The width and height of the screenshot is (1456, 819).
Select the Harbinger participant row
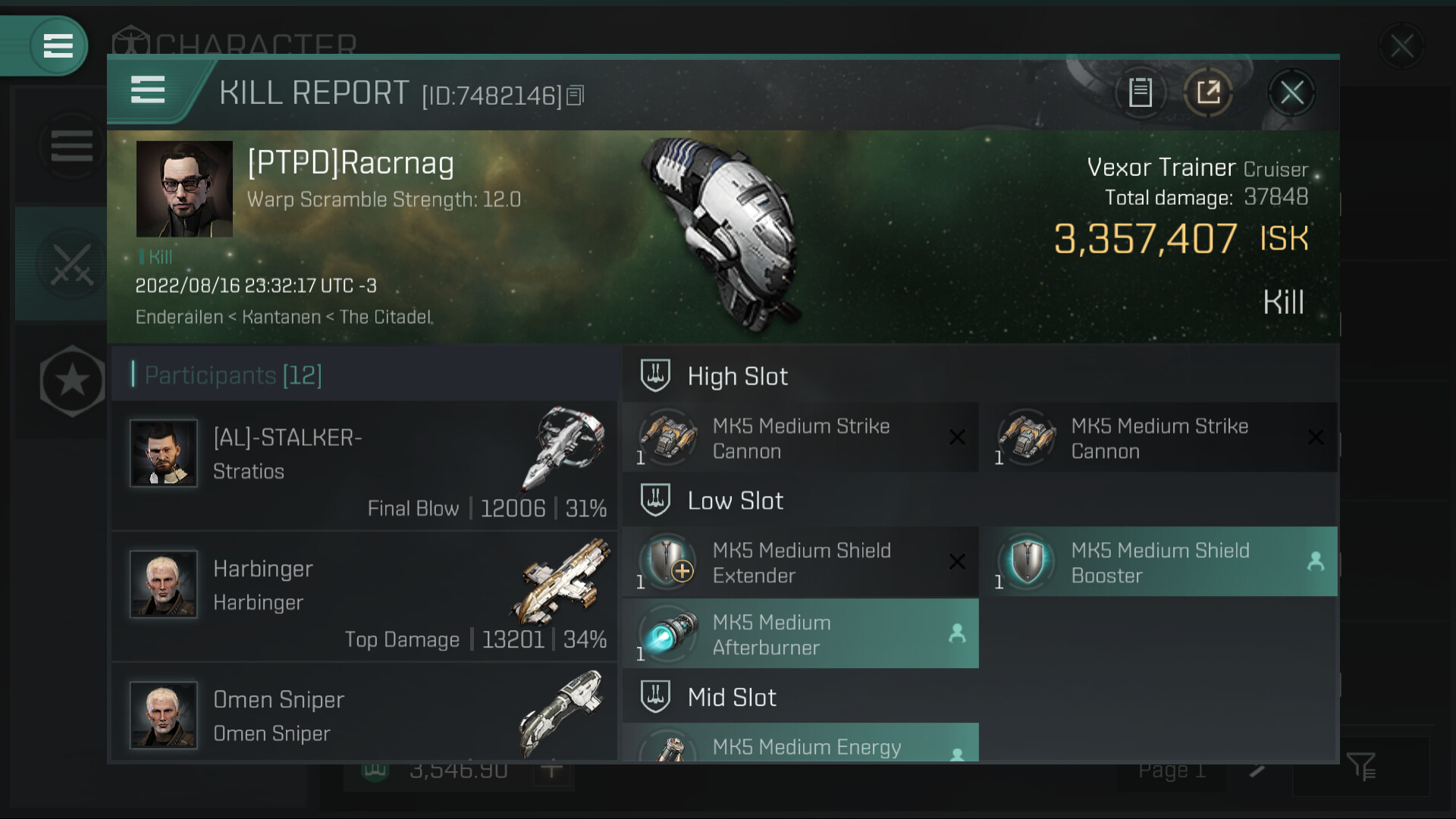pos(364,597)
